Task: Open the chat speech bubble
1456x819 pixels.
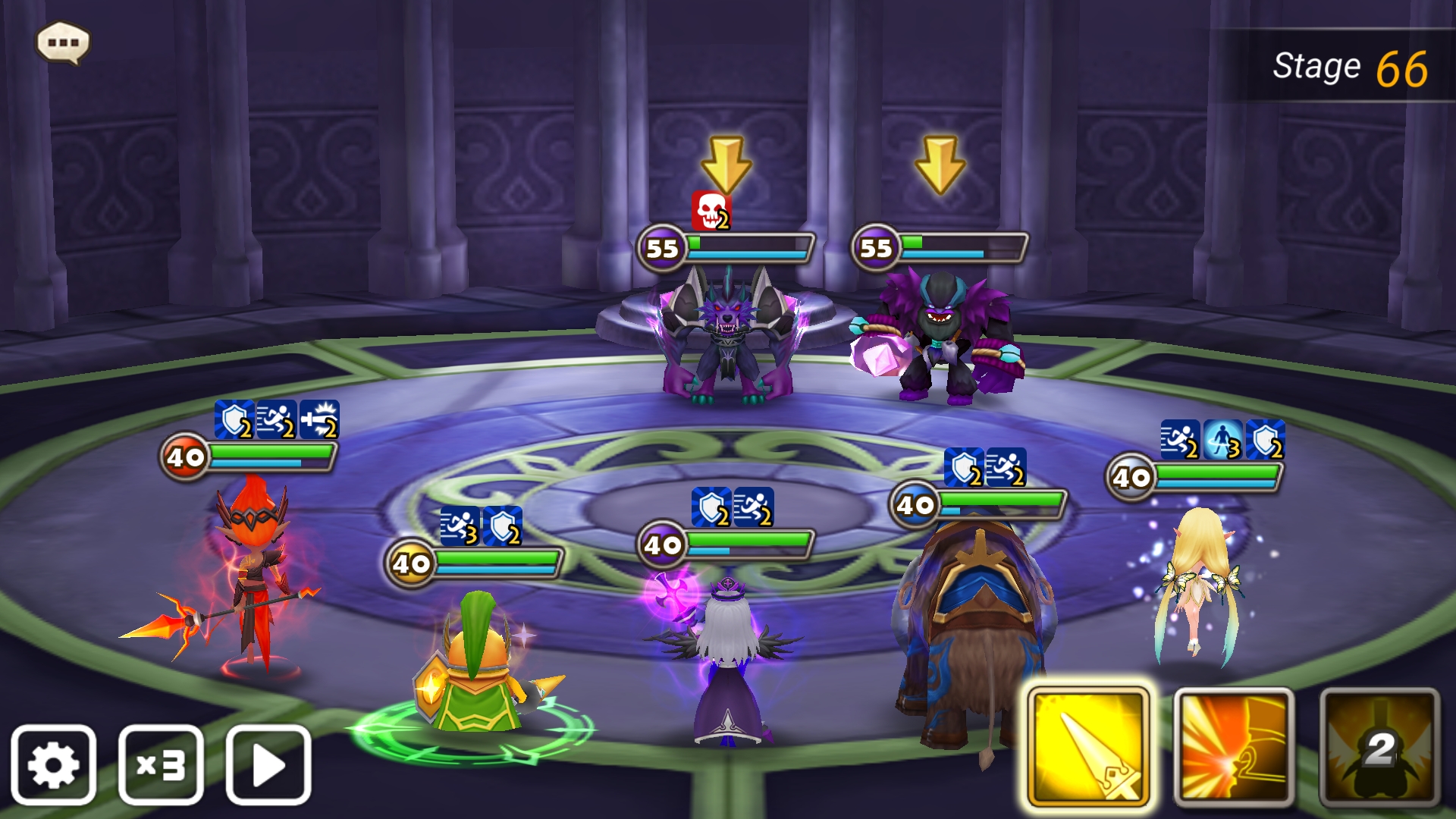Action: (63, 42)
